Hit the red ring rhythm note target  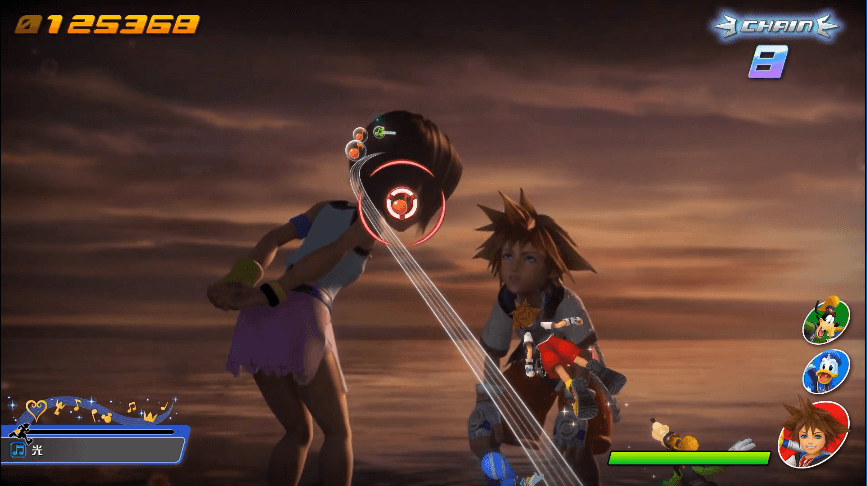(x=401, y=203)
